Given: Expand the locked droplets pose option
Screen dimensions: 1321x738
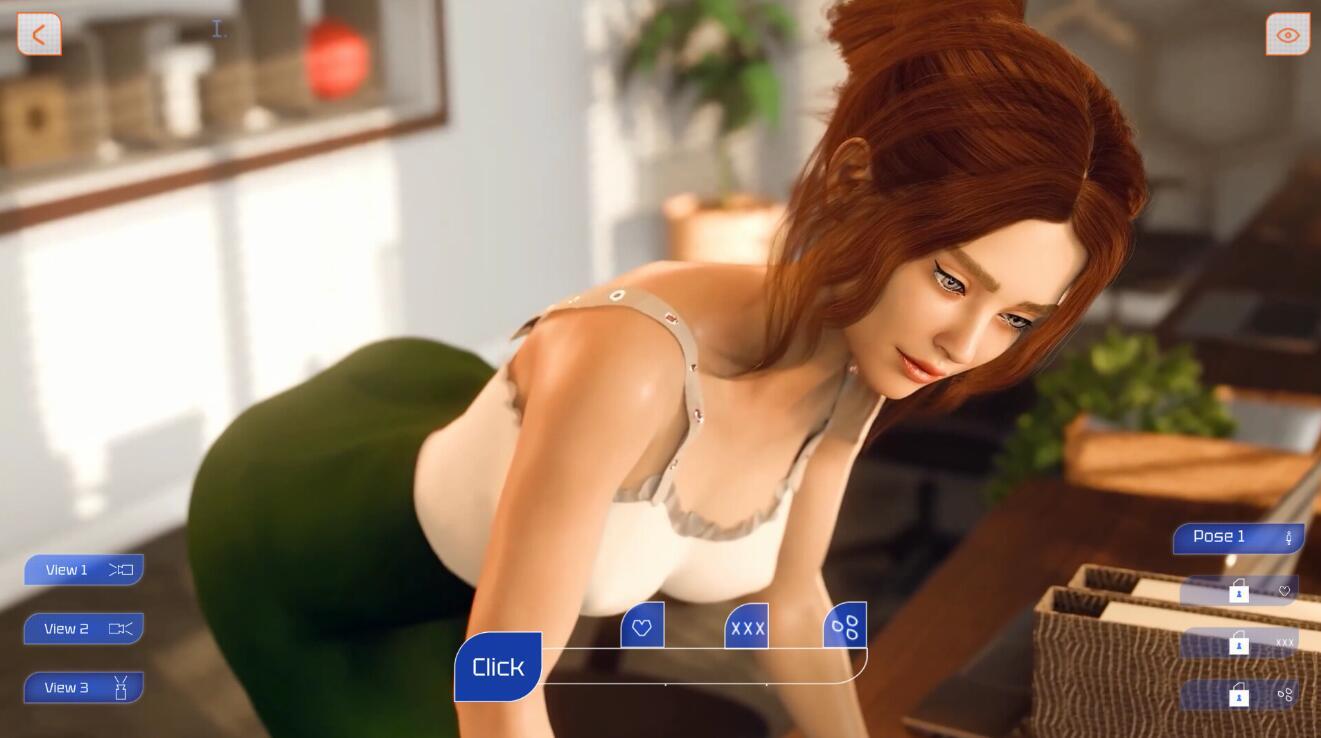Looking at the screenshot, I should (x=1285, y=695).
